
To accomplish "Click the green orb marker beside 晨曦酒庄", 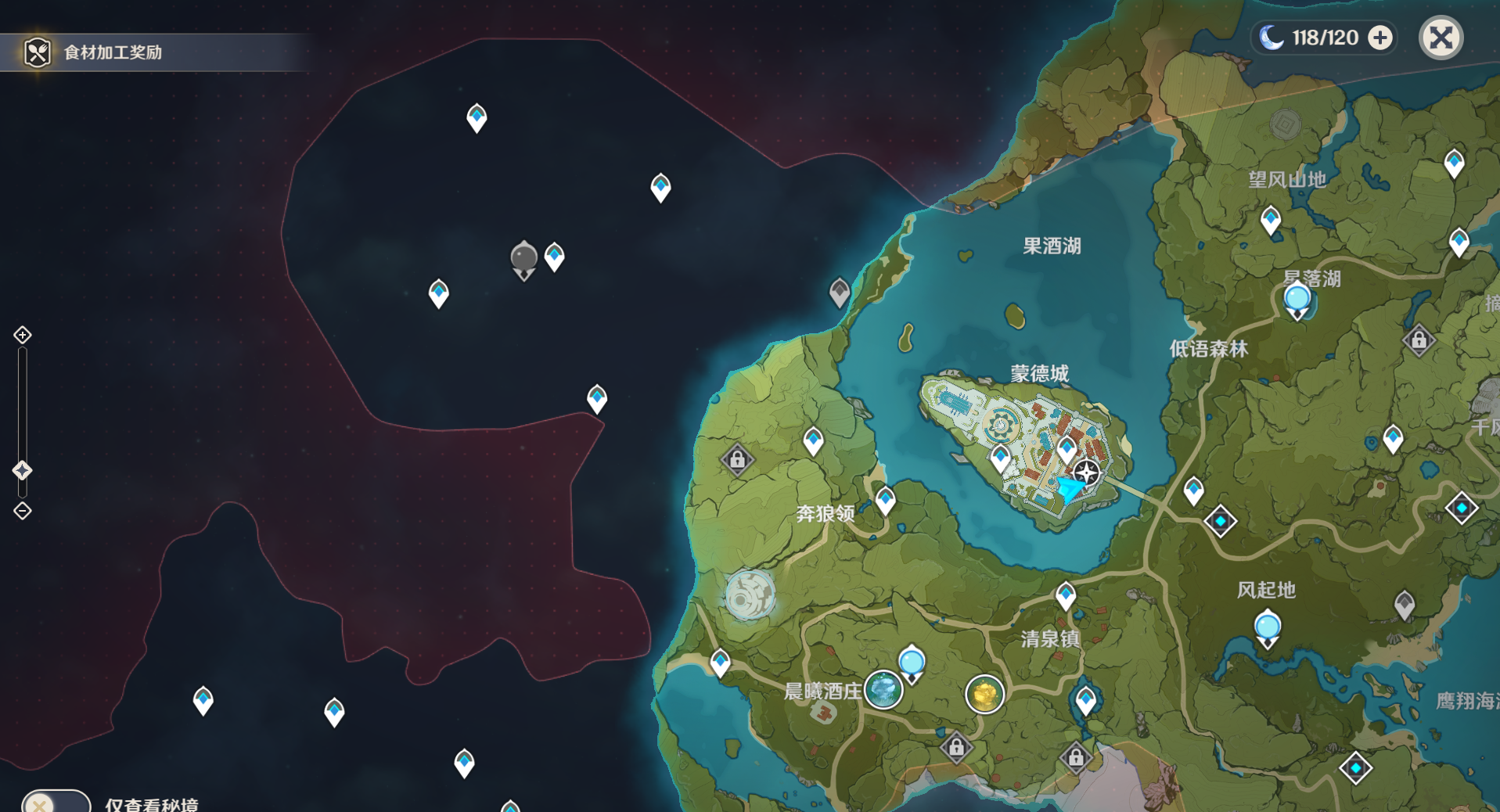I will tap(883, 690).
